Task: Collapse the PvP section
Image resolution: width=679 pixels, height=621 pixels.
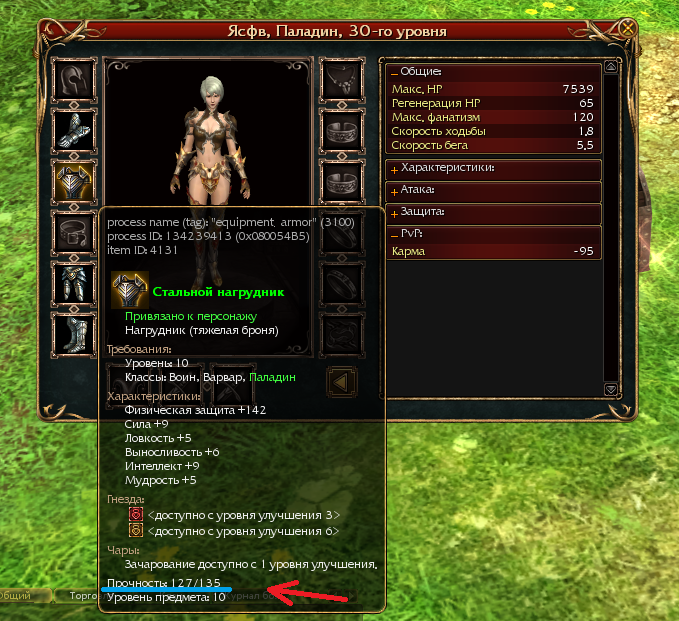Action: pos(395,235)
